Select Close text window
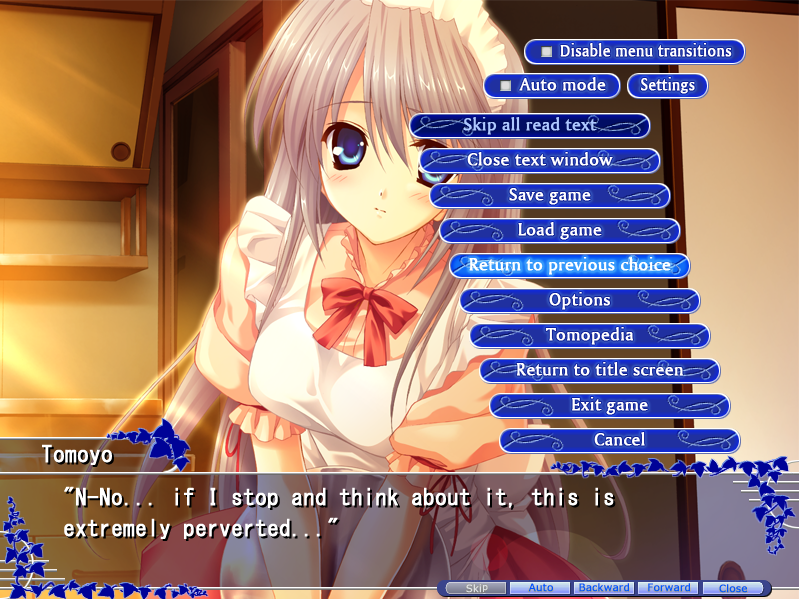 click(540, 160)
